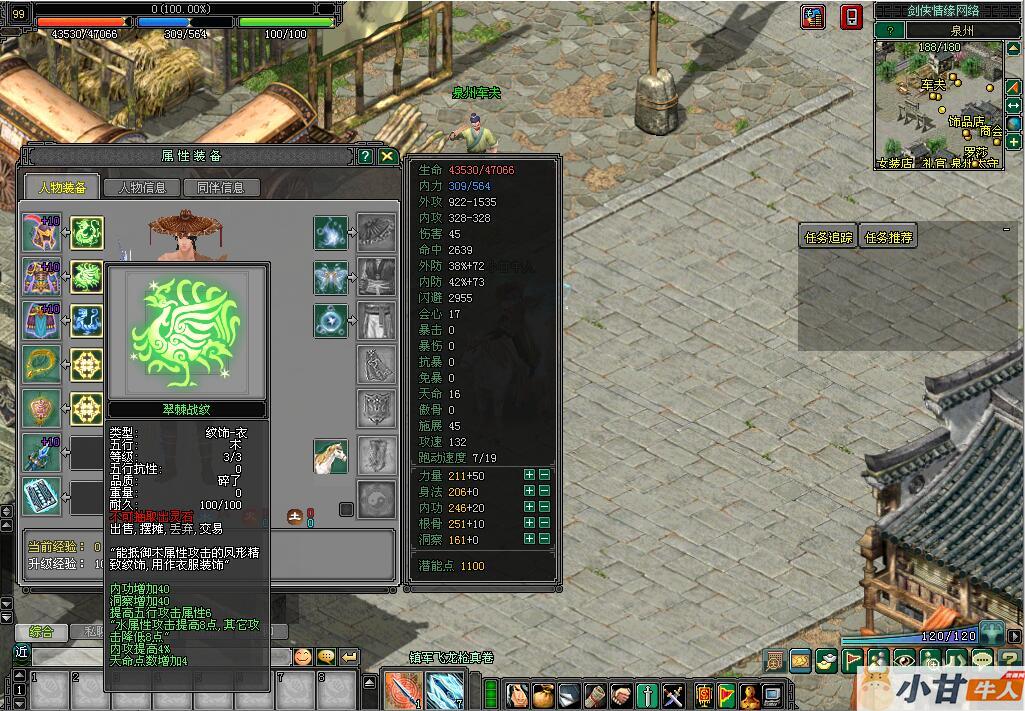This screenshot has width=1025, height=711.
Task: Click the minimap plus zoom button
Action: tap(1014, 143)
